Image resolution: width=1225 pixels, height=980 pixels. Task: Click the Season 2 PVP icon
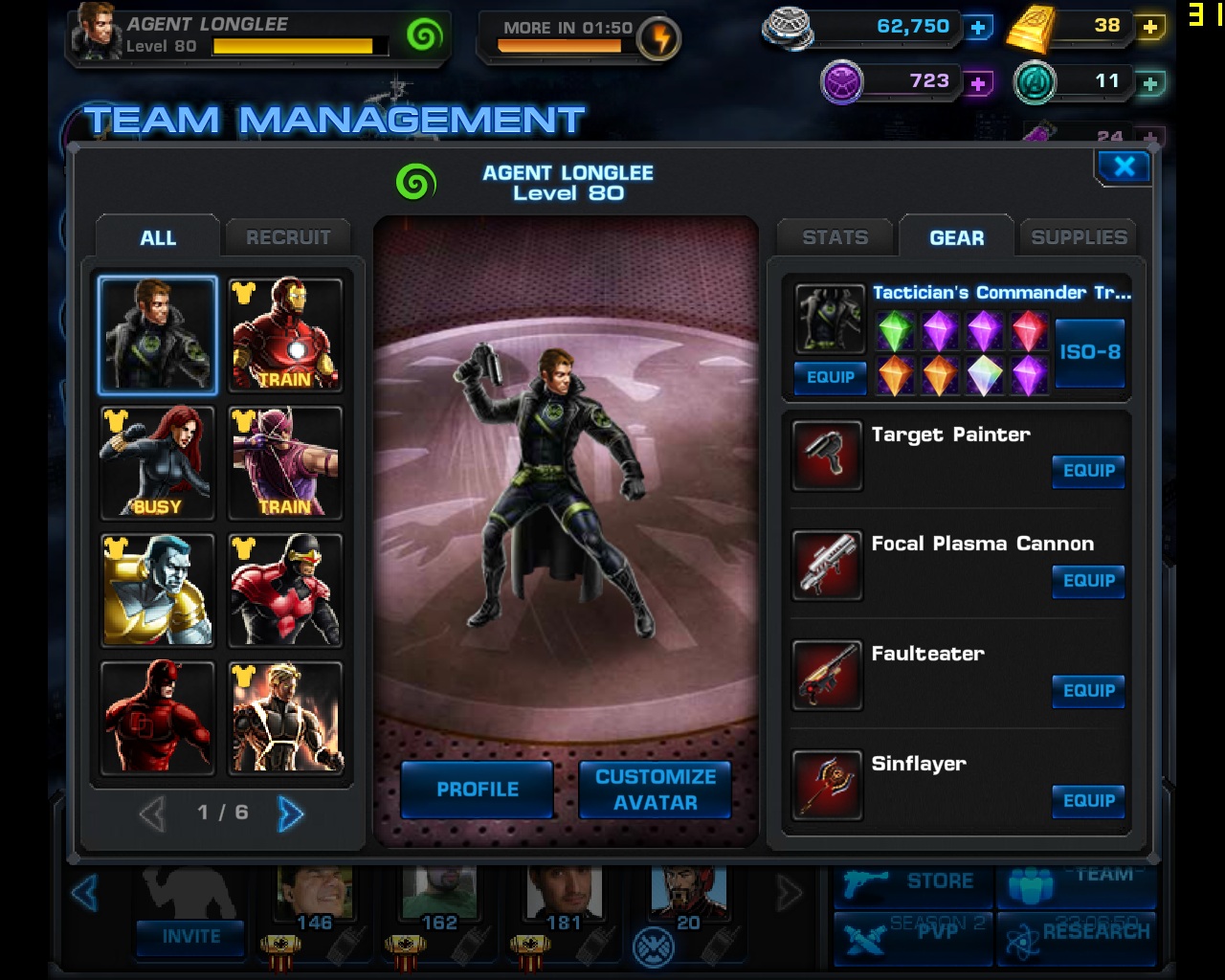pos(912,931)
